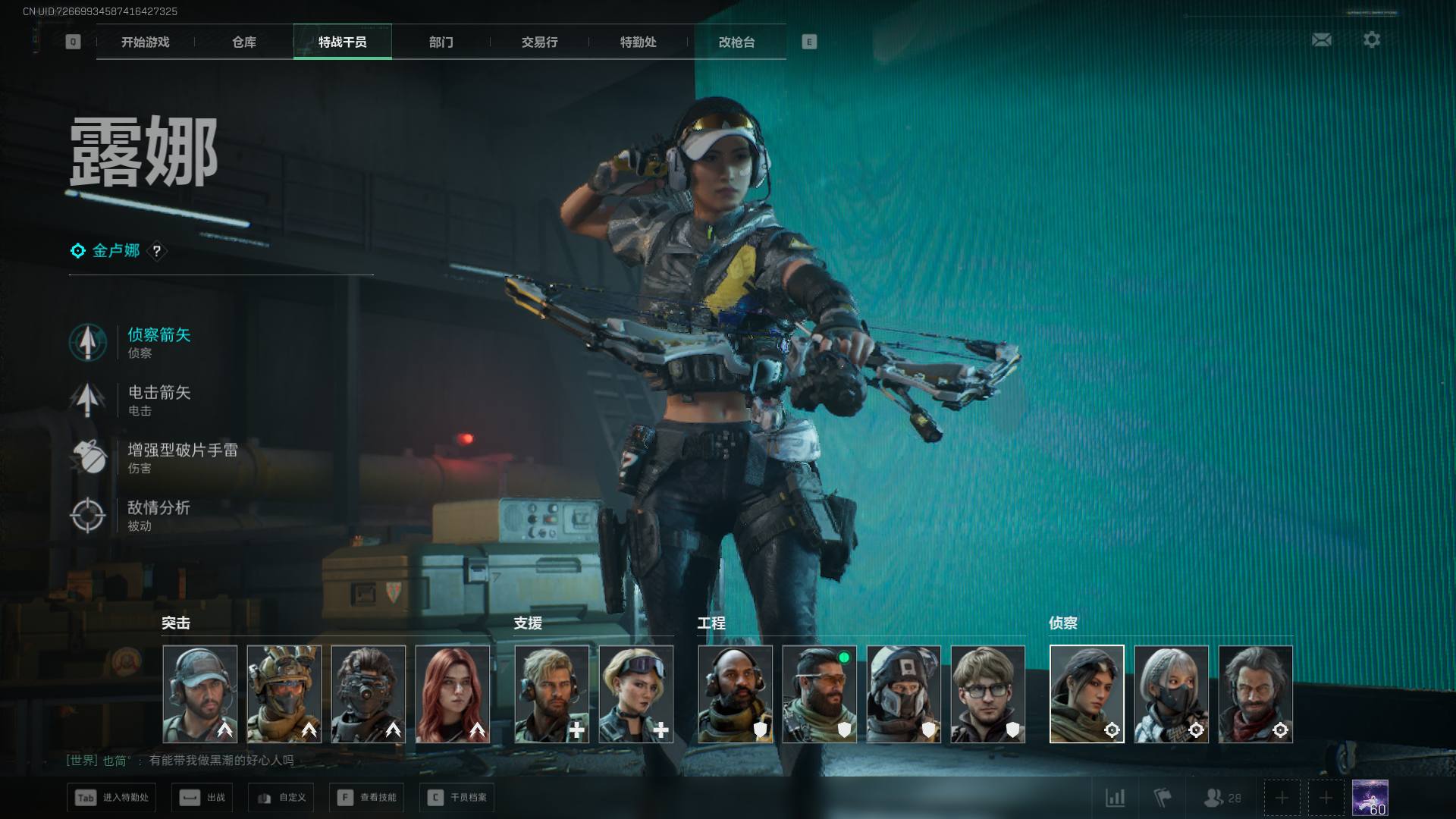Select the 电击箭矢 skill entry

(158, 400)
